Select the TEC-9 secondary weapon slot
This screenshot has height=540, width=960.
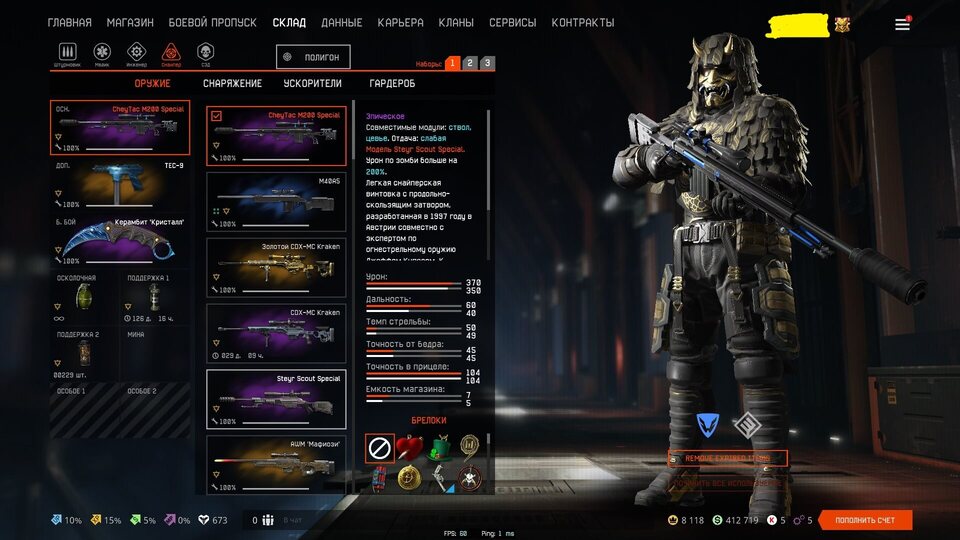pos(120,184)
